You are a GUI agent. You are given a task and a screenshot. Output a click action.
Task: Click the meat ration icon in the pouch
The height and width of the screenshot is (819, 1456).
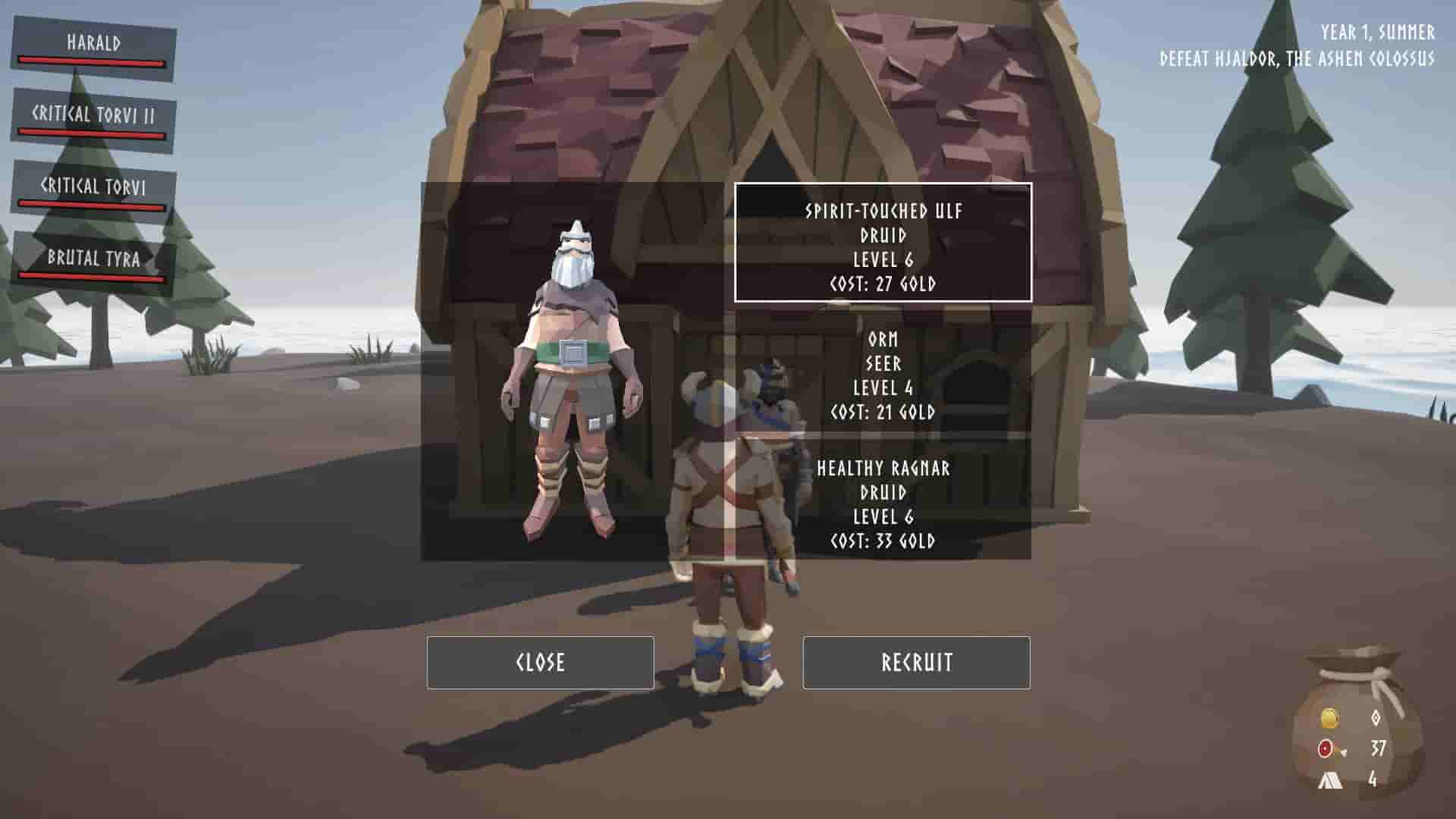[x=1326, y=748]
